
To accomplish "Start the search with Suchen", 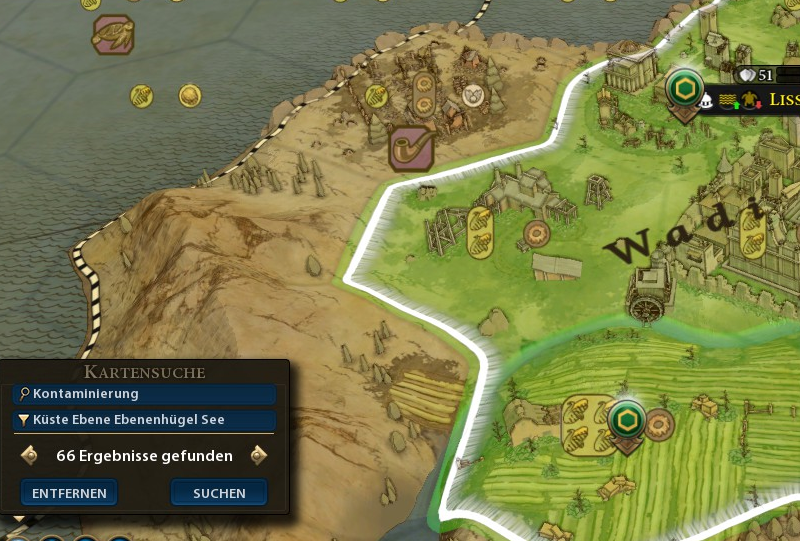I will pyautogui.click(x=219, y=493).
